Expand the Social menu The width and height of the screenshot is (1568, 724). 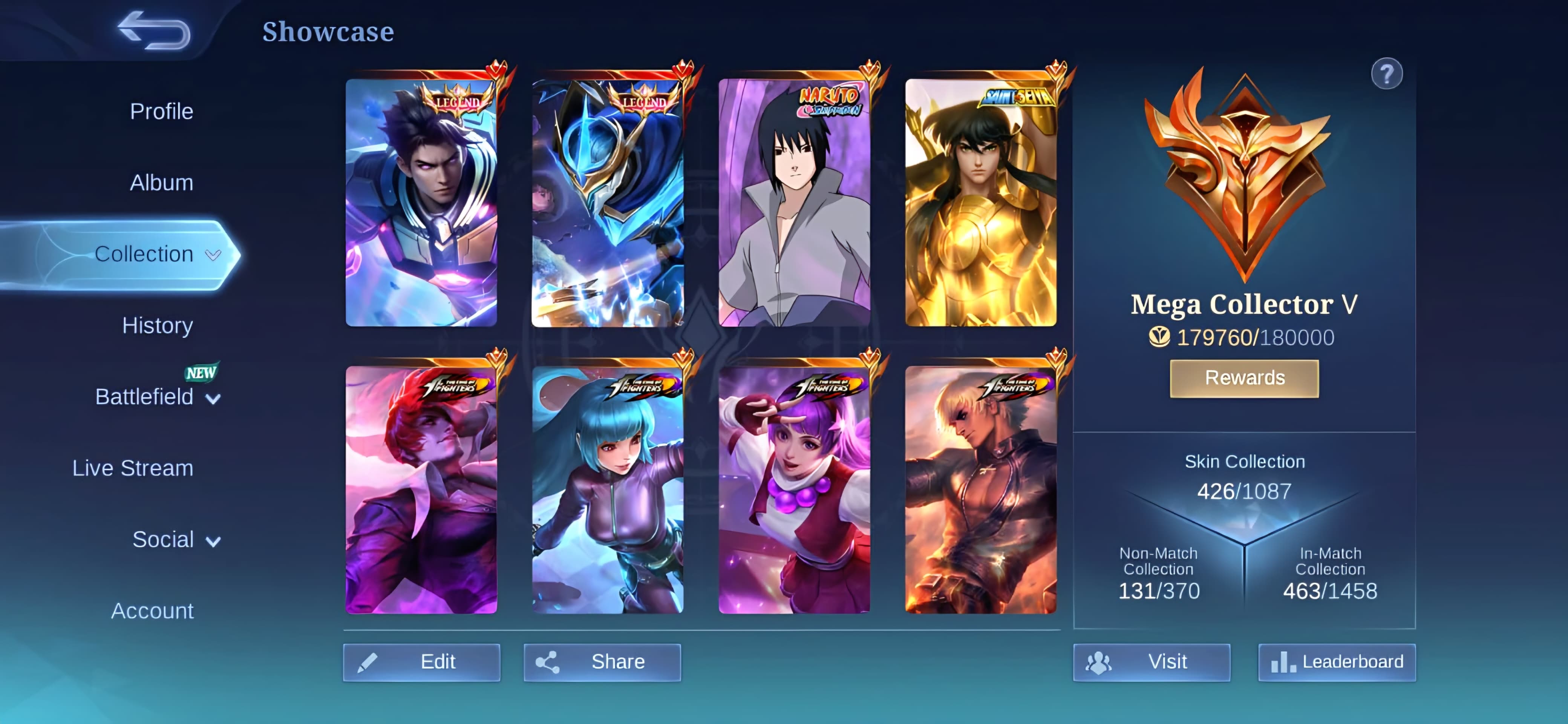pyautogui.click(x=175, y=540)
